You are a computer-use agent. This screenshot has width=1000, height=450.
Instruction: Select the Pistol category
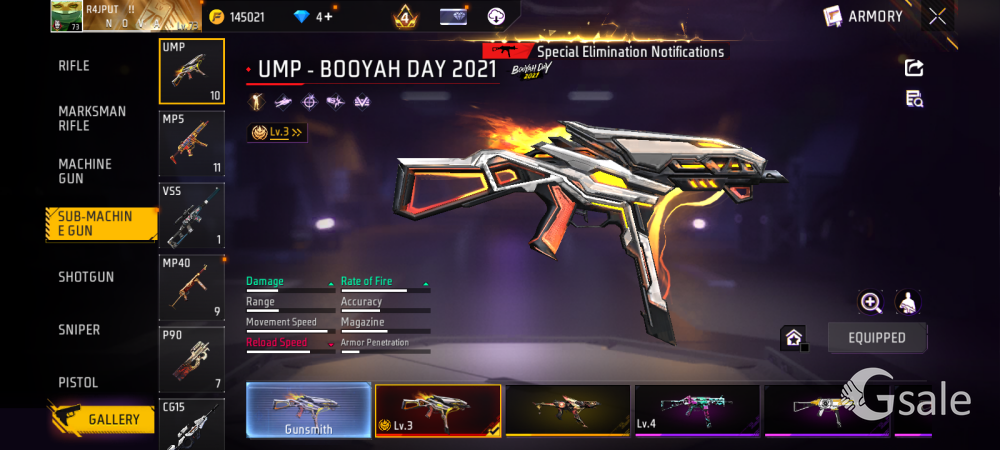(78, 383)
